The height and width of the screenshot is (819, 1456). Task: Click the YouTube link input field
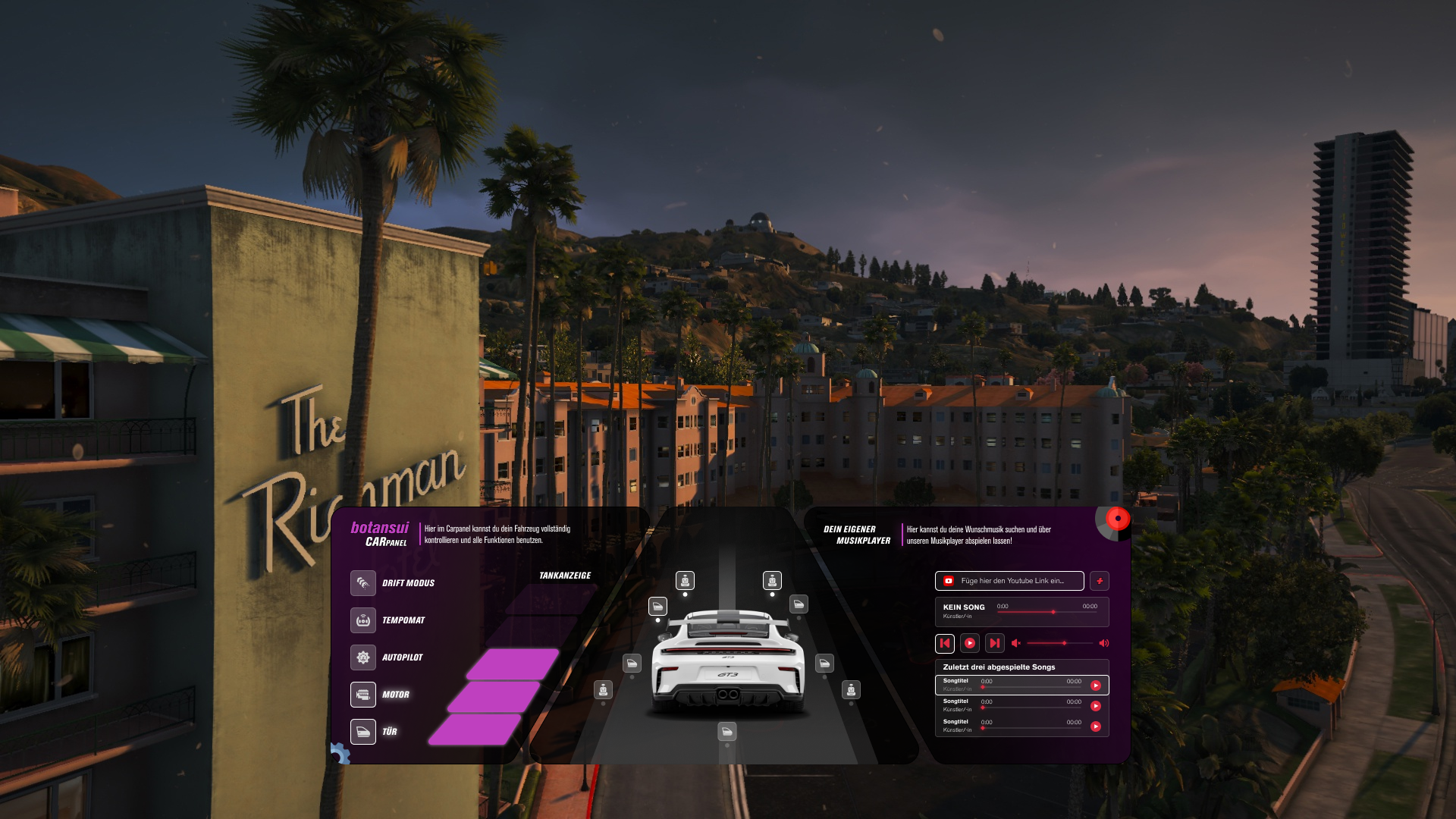pos(1012,581)
